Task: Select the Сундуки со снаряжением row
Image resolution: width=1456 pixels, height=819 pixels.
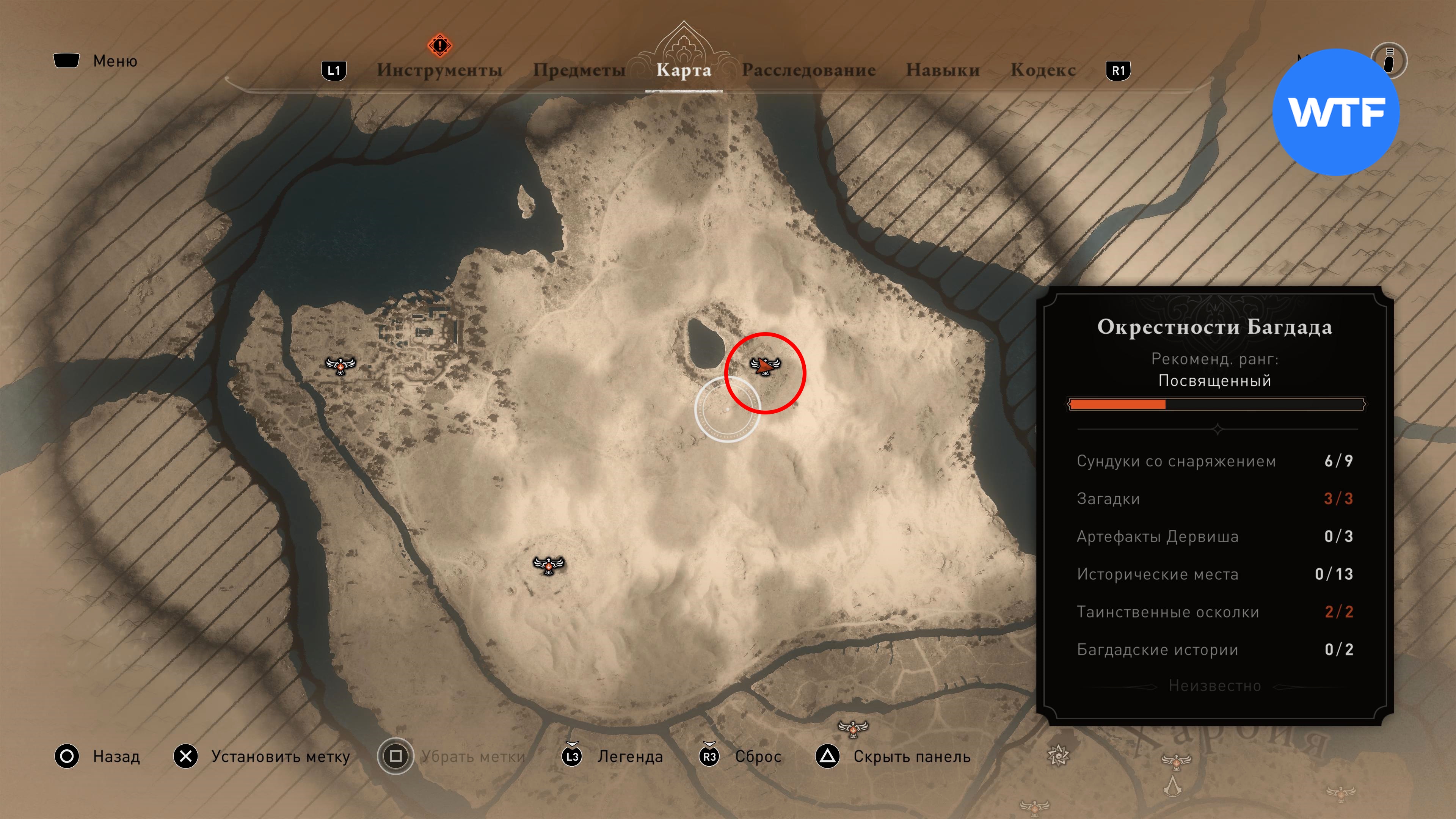Action: coord(1214,461)
